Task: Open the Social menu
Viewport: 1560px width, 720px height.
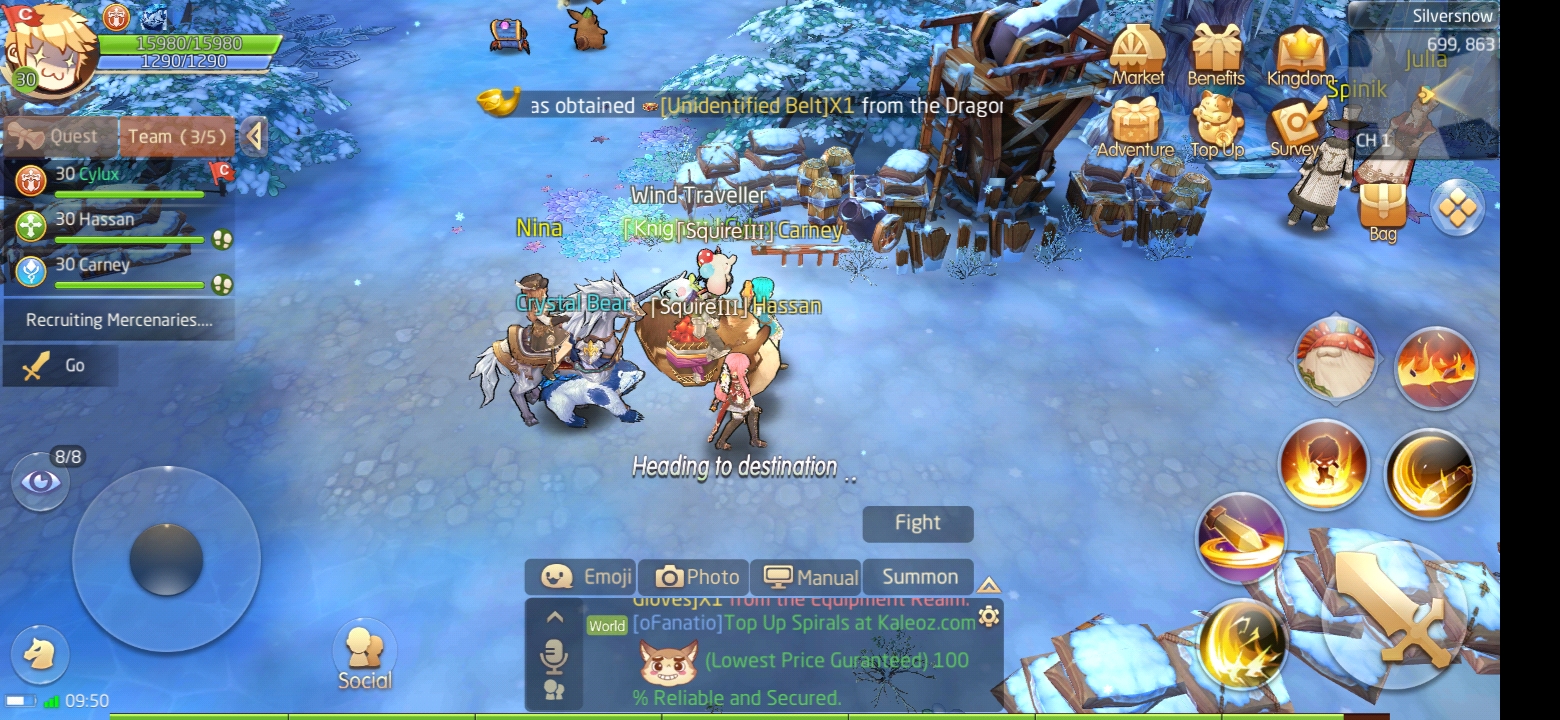Action: click(364, 656)
